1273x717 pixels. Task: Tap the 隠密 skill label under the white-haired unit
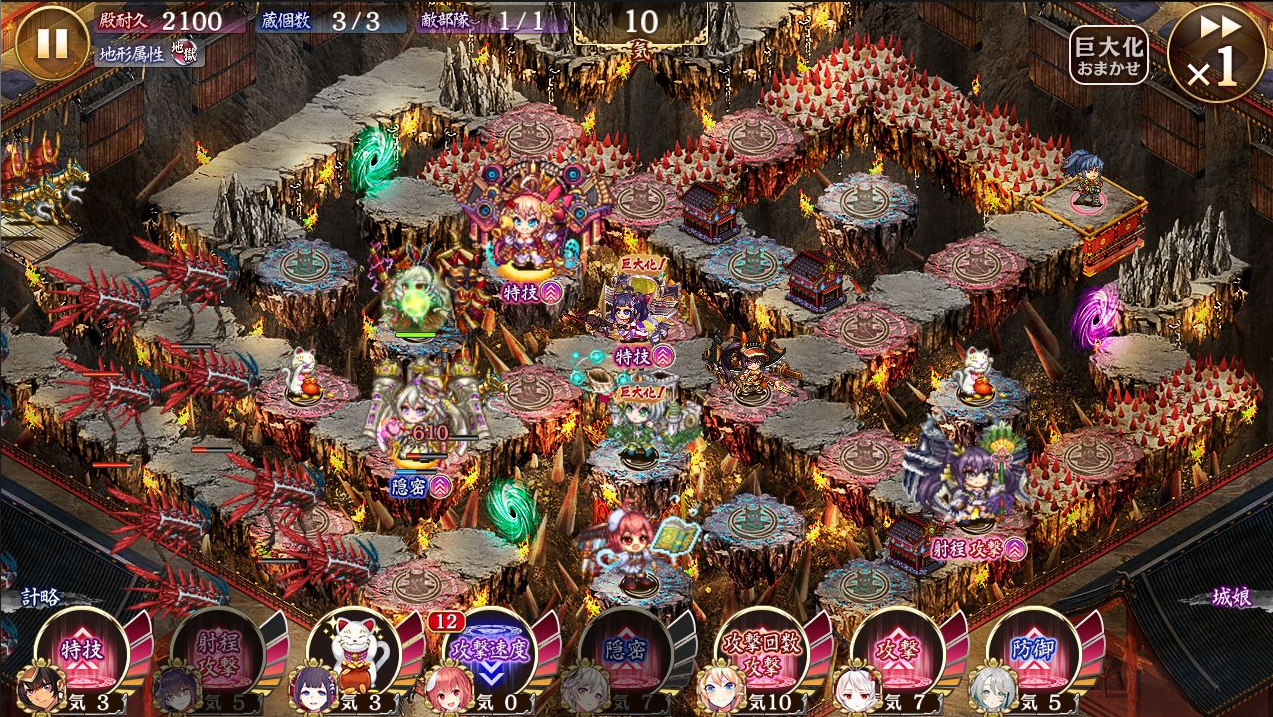click(x=420, y=486)
